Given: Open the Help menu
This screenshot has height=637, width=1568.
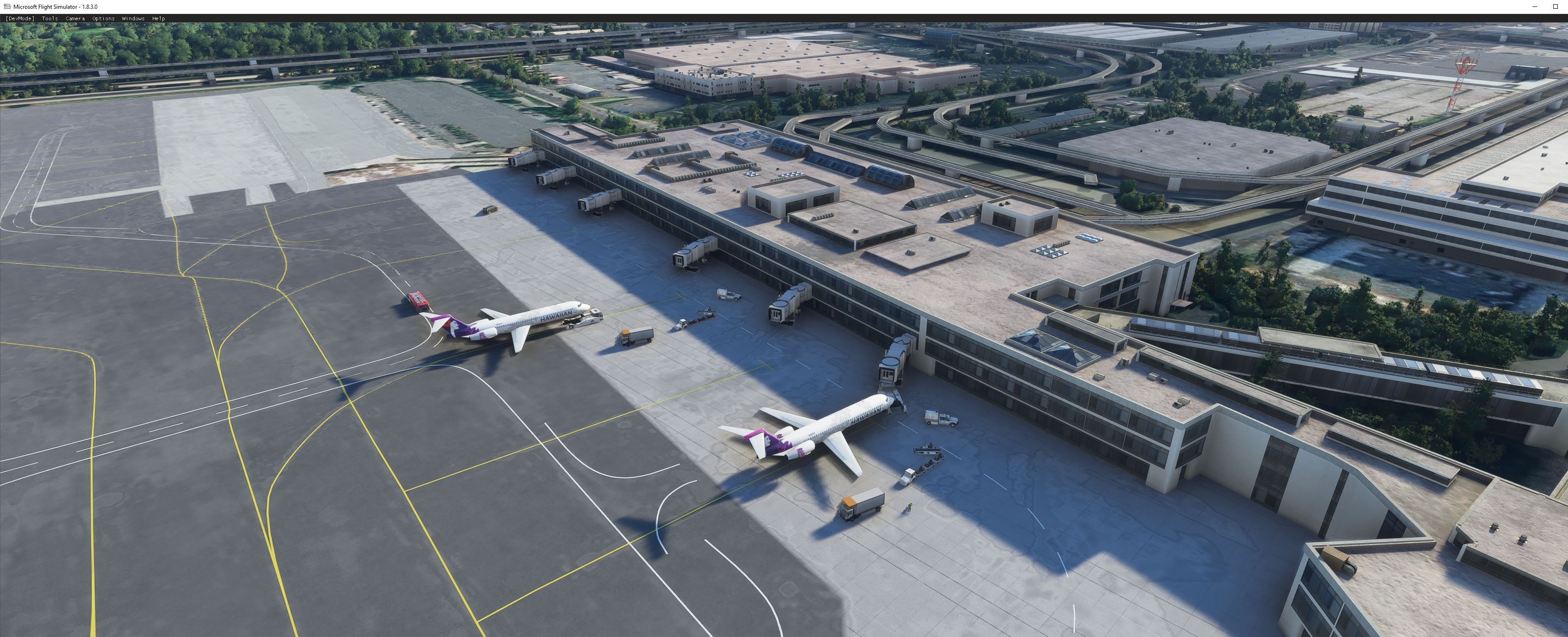Looking at the screenshot, I should pos(158,18).
